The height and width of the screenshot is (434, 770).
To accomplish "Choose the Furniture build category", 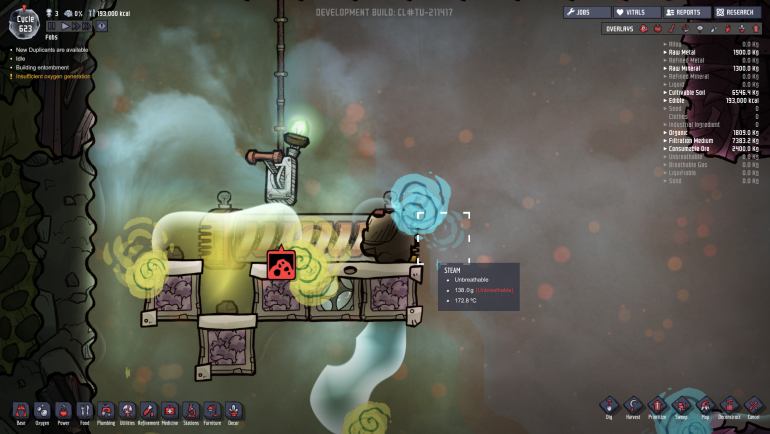I will 212,410.
